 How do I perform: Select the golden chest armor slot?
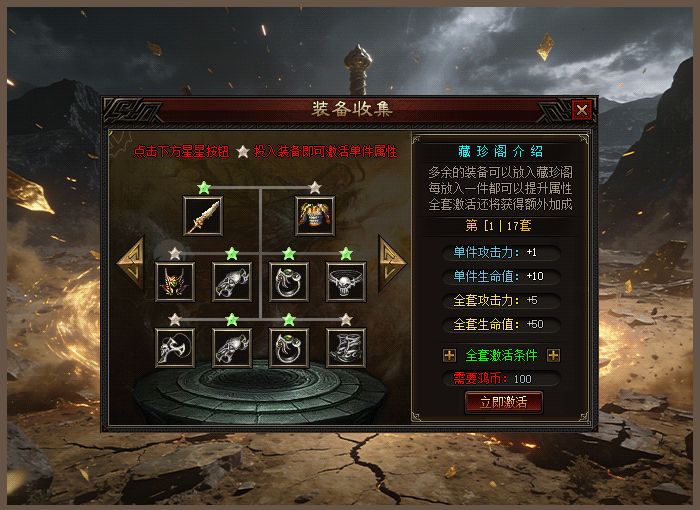315,215
